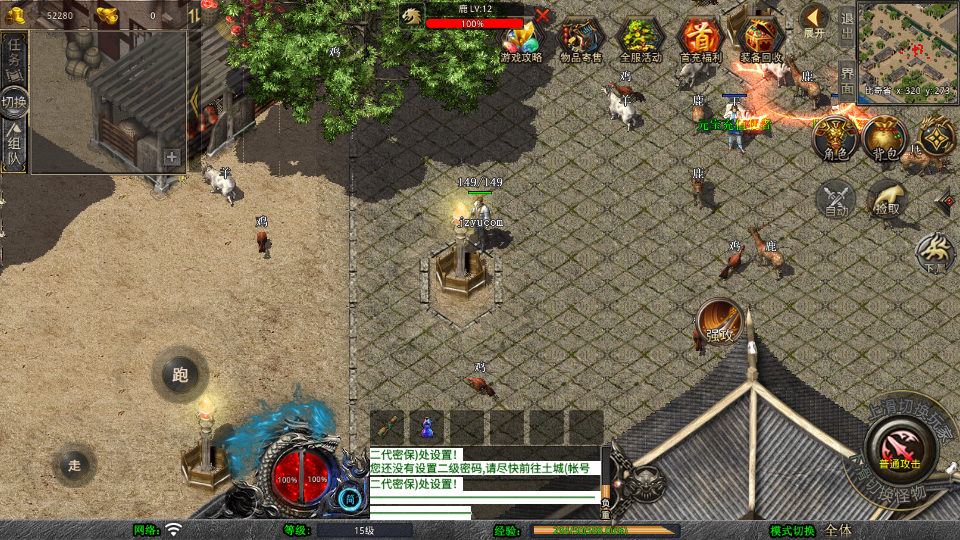Image resolution: width=960 pixels, height=540 pixels.
Task: Select the blue potion hotbar slot
Action: click(x=426, y=426)
